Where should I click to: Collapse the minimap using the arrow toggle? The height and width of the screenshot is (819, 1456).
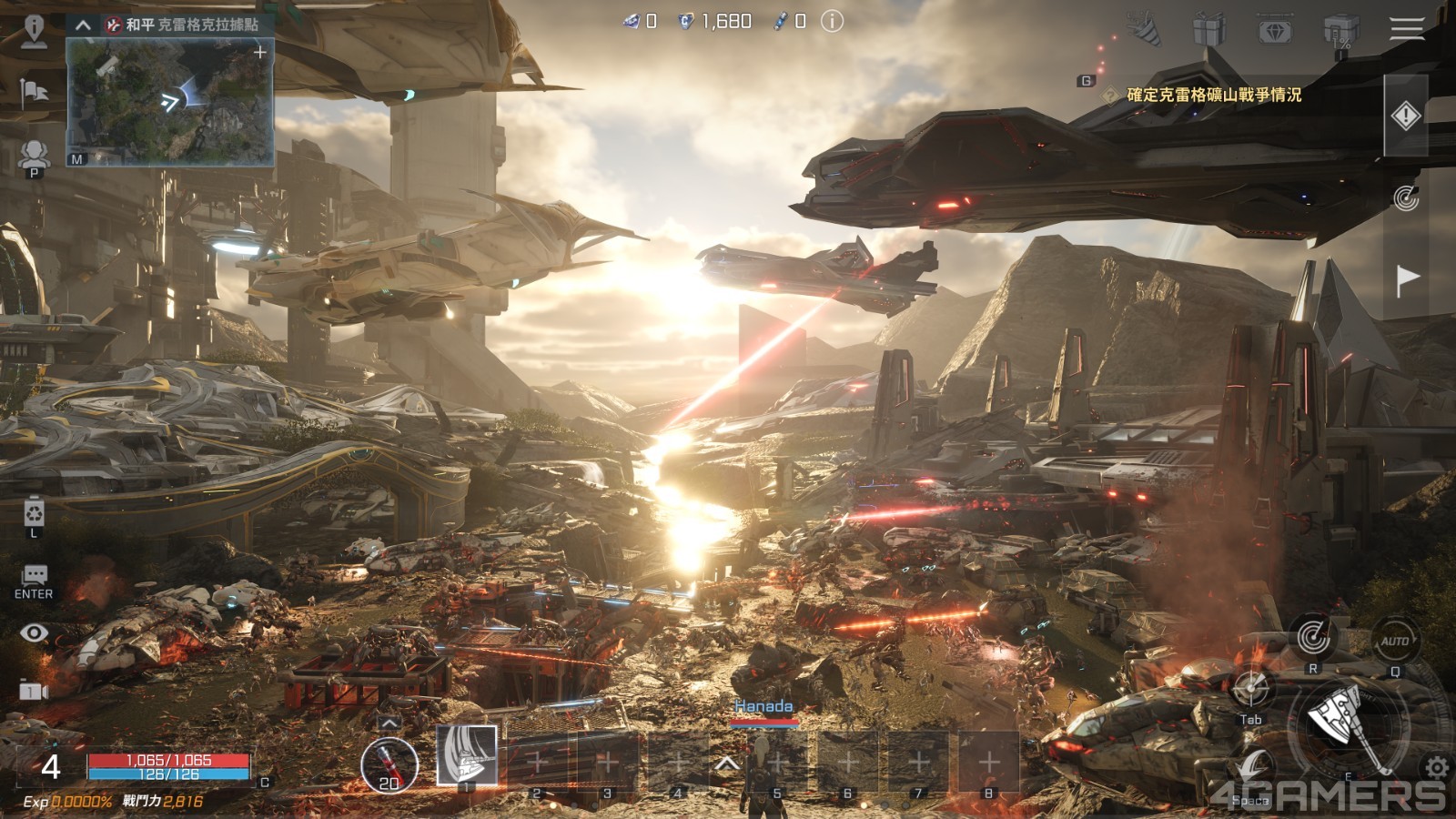(x=83, y=25)
